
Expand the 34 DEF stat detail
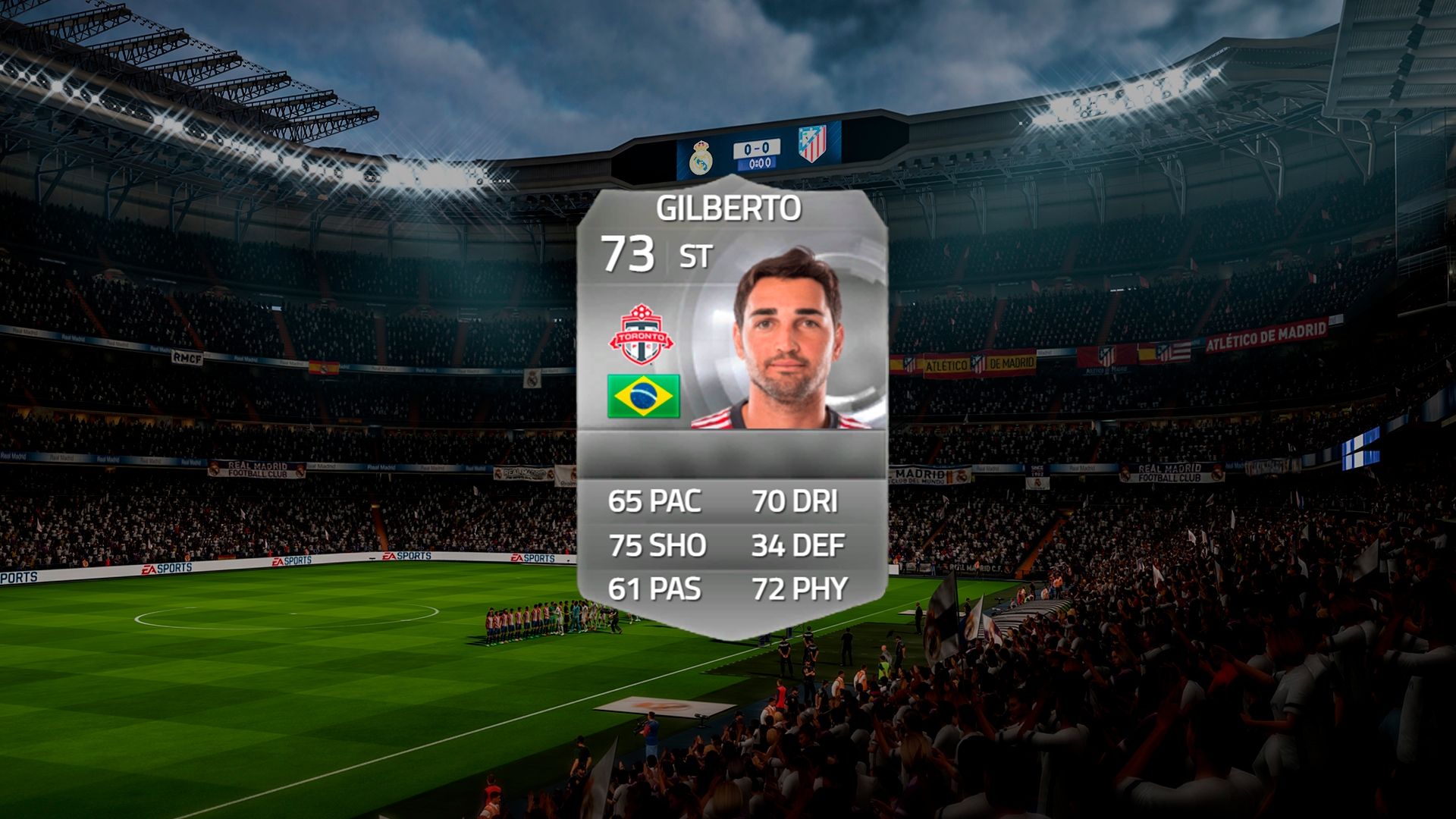798,544
